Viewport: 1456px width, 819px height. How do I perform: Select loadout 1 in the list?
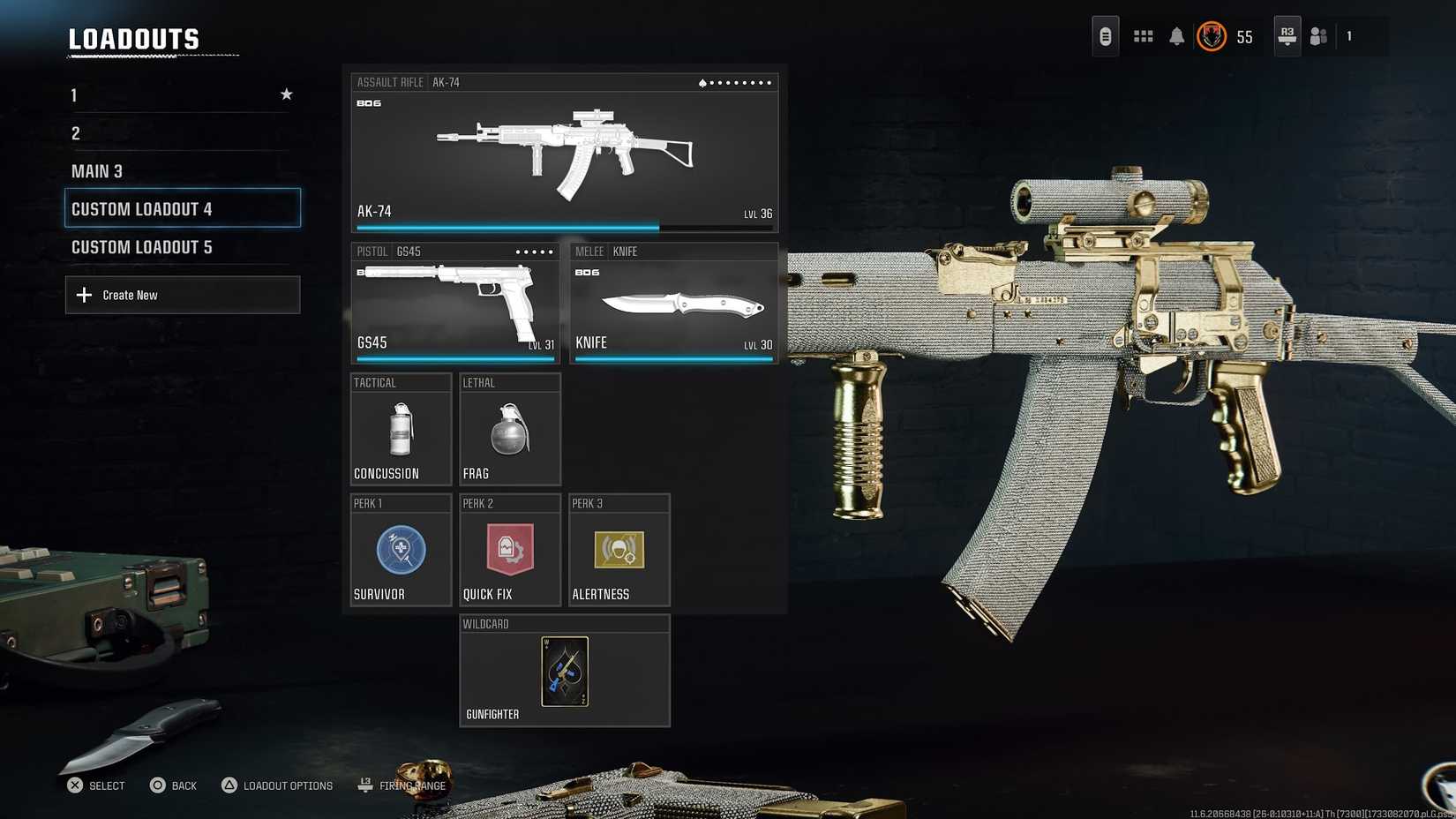click(181, 95)
